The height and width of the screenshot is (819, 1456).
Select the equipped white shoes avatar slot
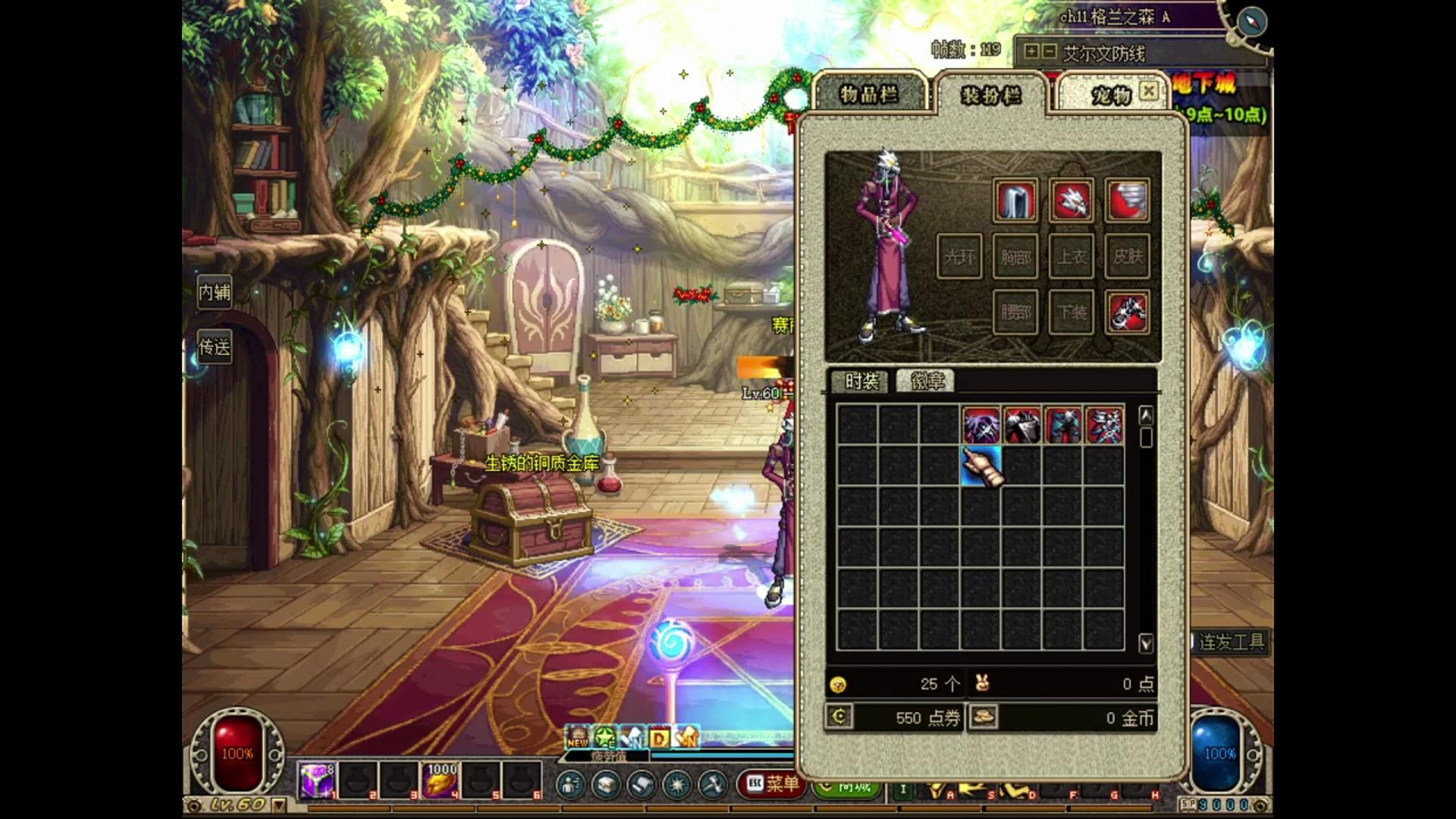pos(1128,312)
